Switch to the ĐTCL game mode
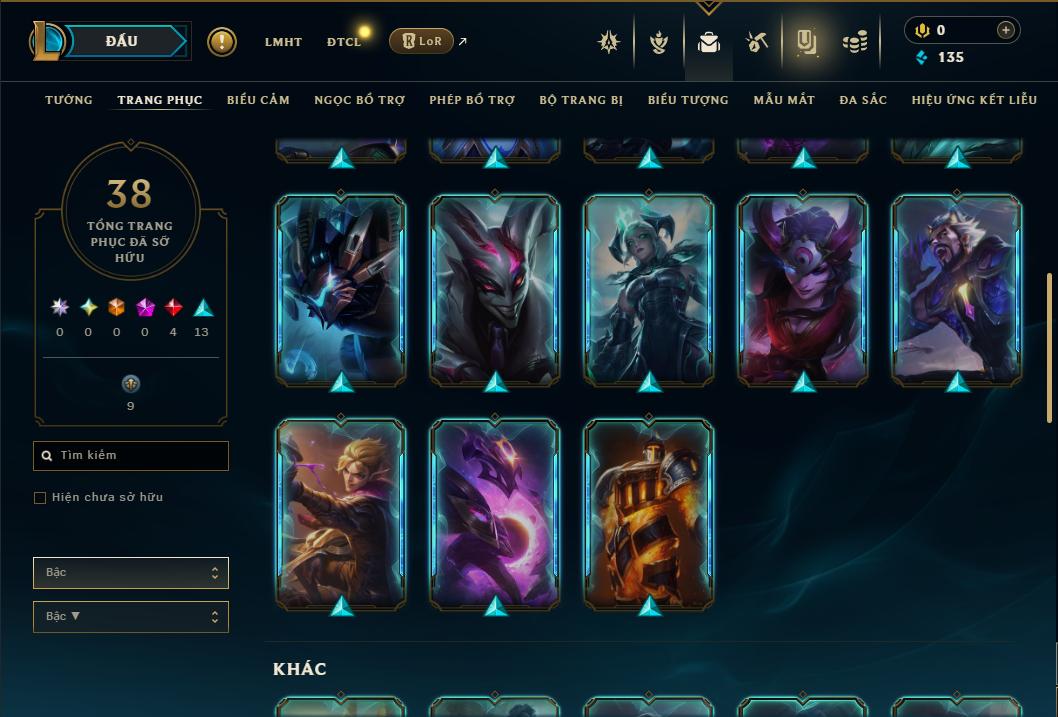The height and width of the screenshot is (717, 1058). 344,42
